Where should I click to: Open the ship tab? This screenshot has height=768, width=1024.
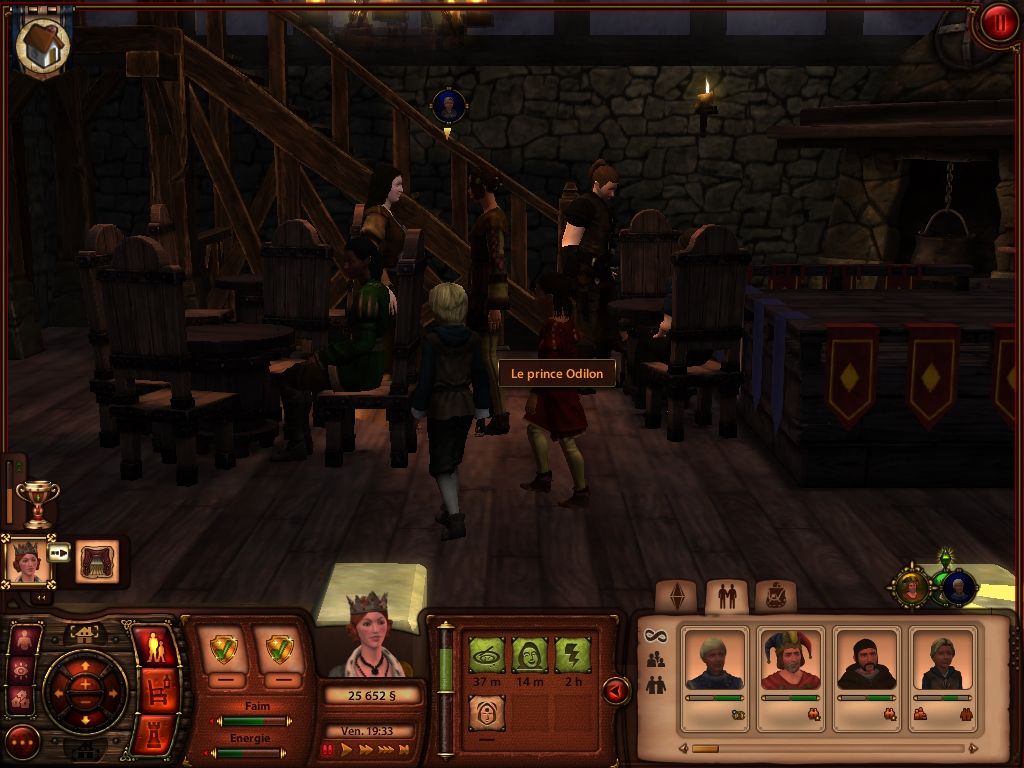[774, 597]
